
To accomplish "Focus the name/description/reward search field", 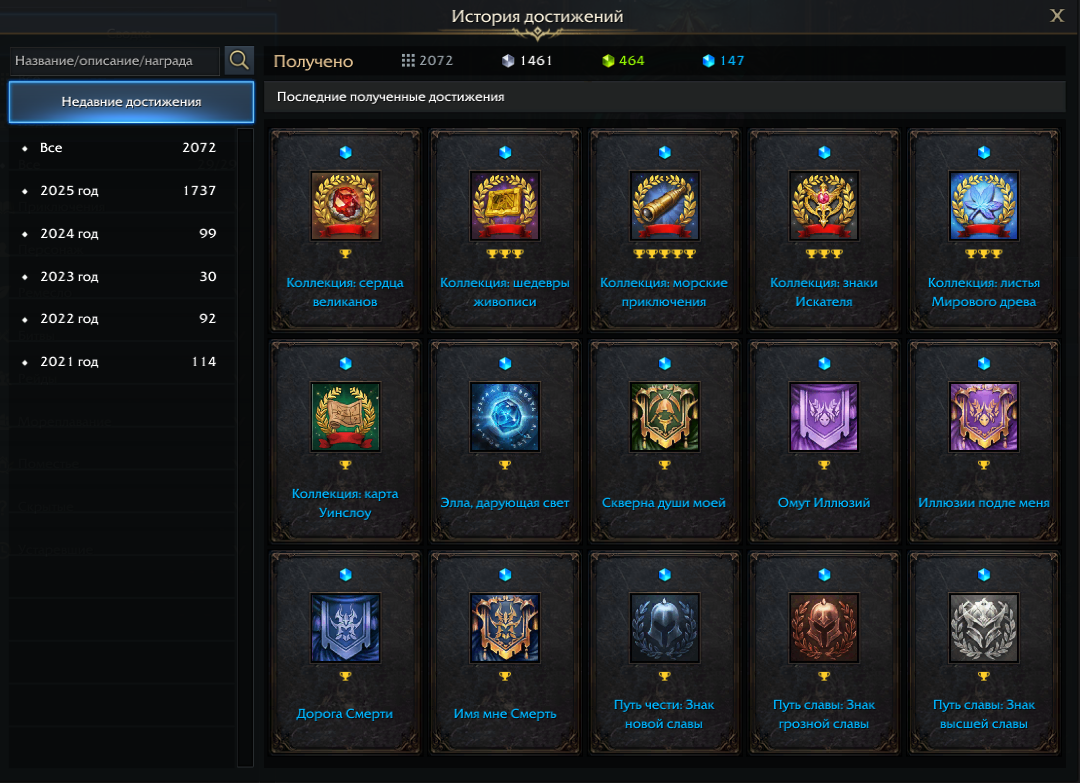I will tap(115, 61).
